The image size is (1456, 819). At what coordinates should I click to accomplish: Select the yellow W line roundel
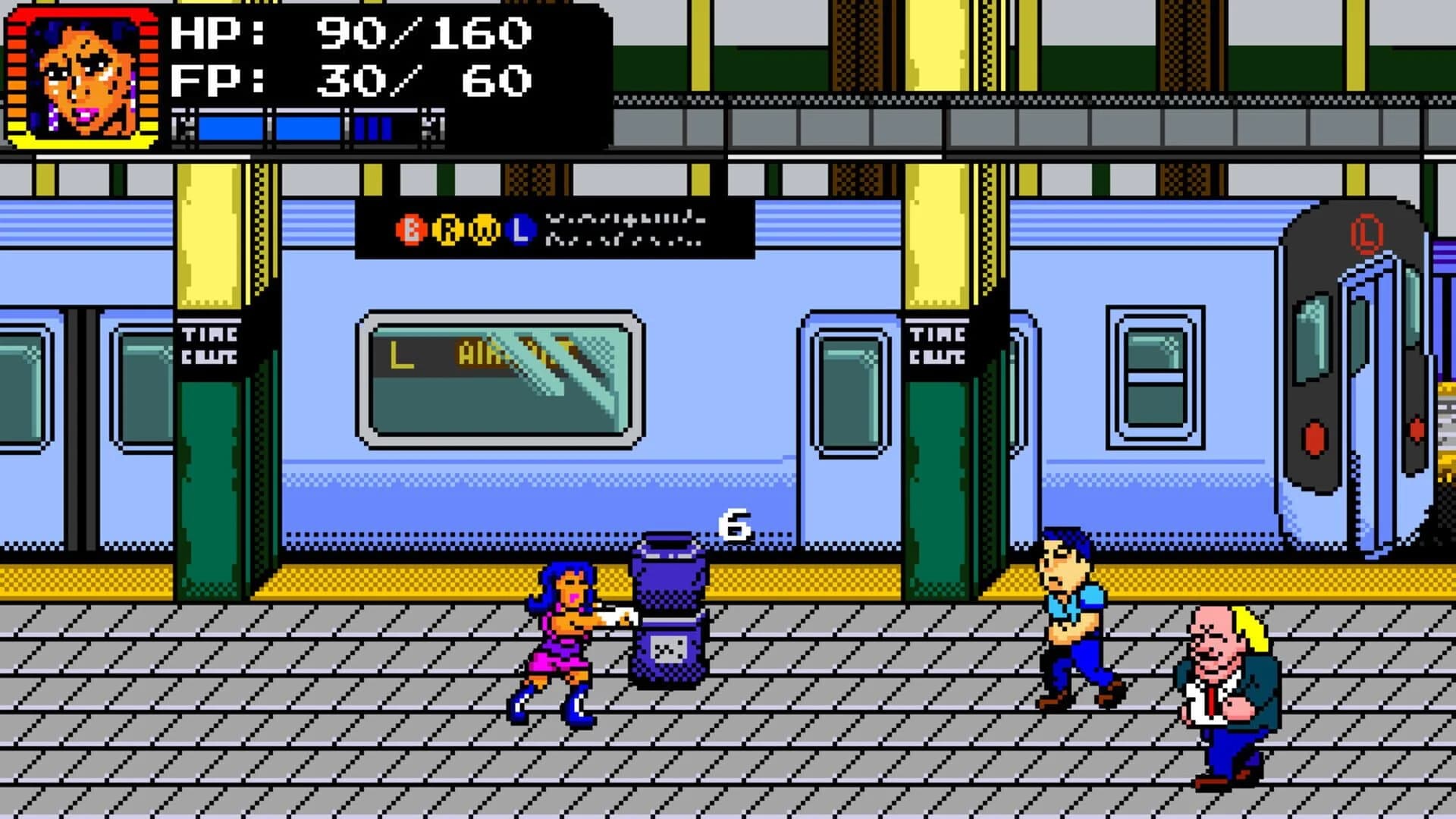[x=483, y=227]
